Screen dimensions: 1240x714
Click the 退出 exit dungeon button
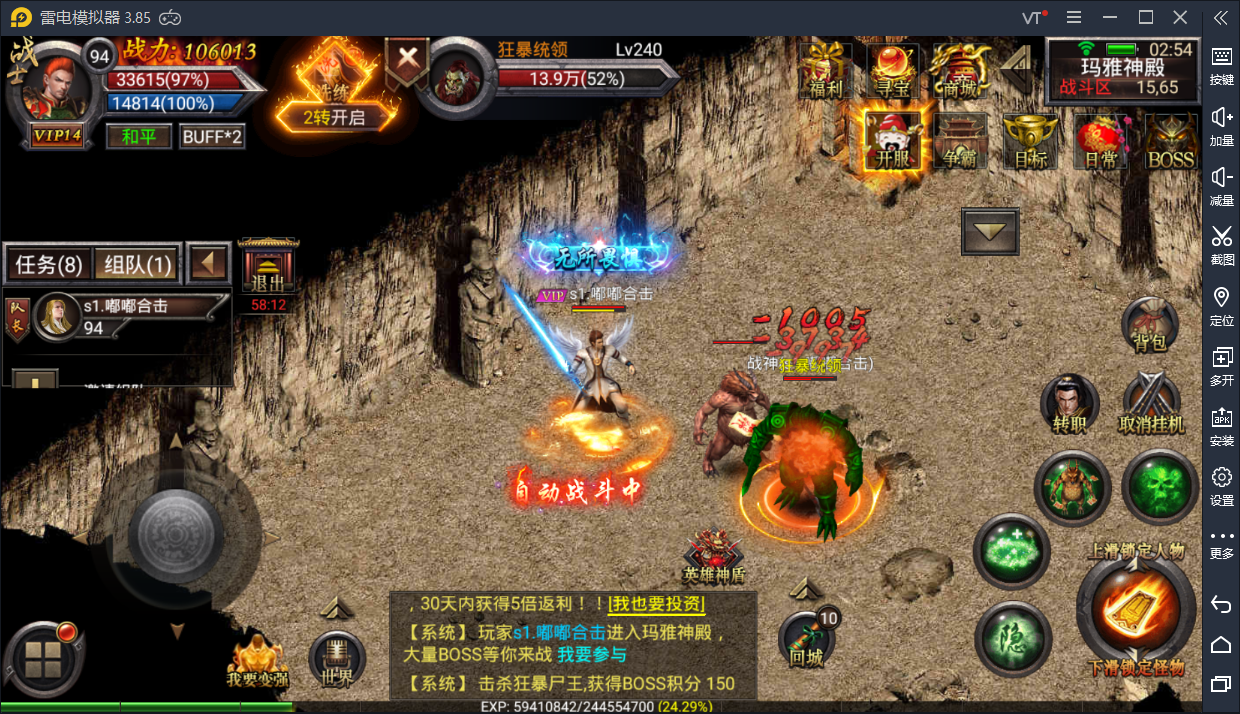pos(267,269)
